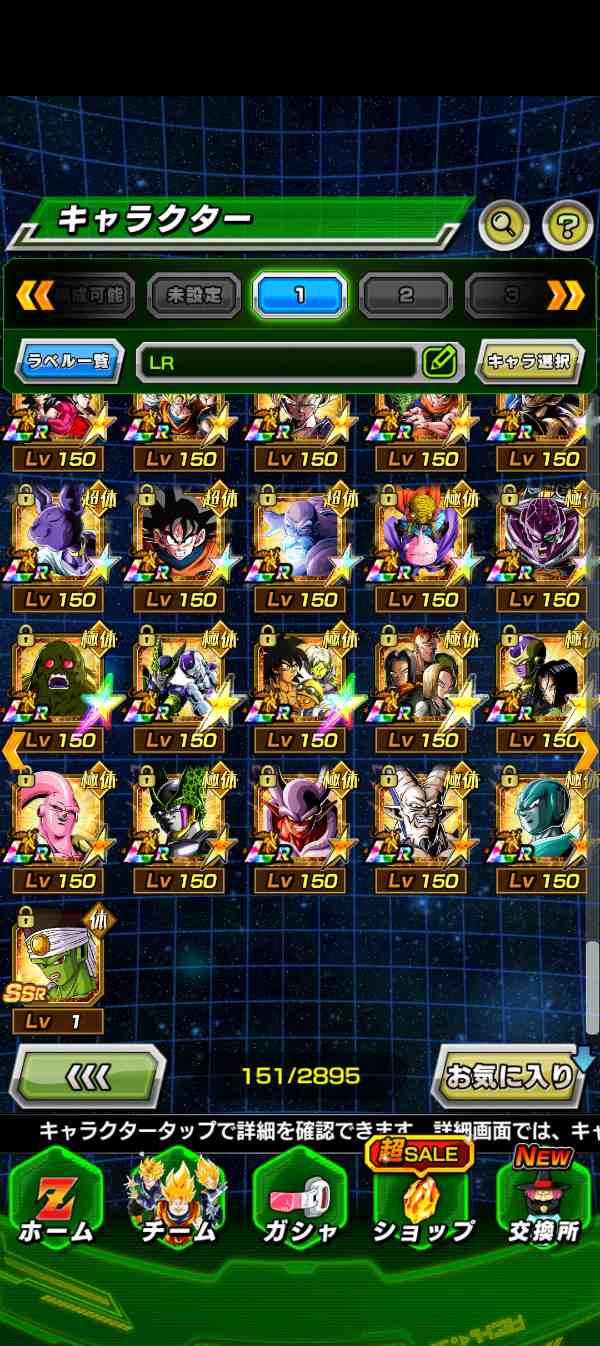Select the 未設定 tab
Screen dimensions: 600x1346
194,295
